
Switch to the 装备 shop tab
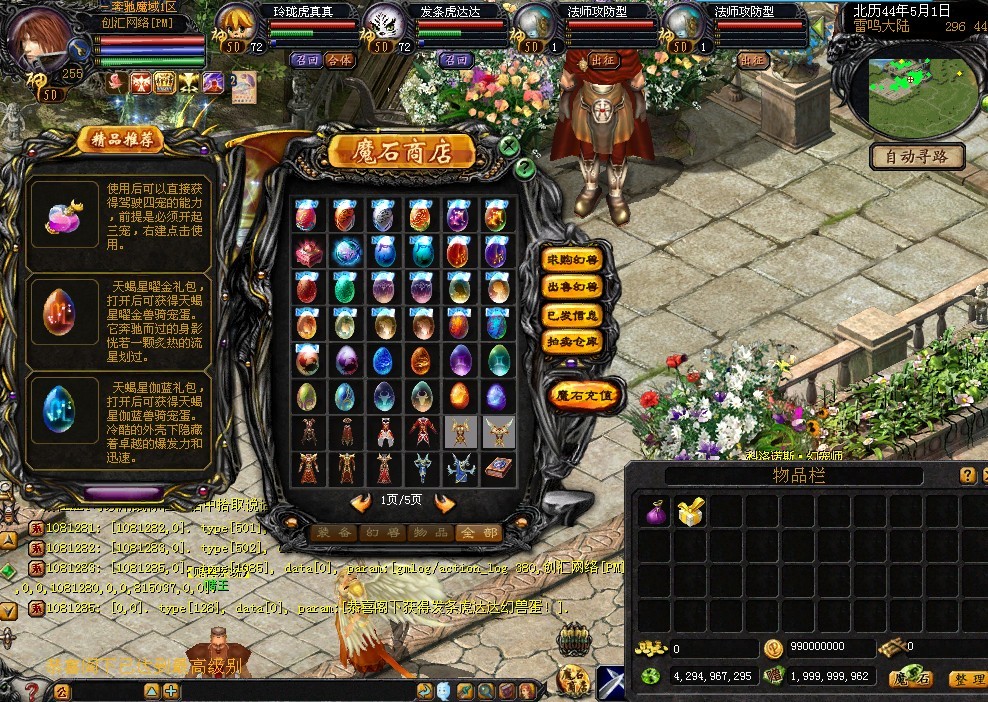click(x=333, y=533)
